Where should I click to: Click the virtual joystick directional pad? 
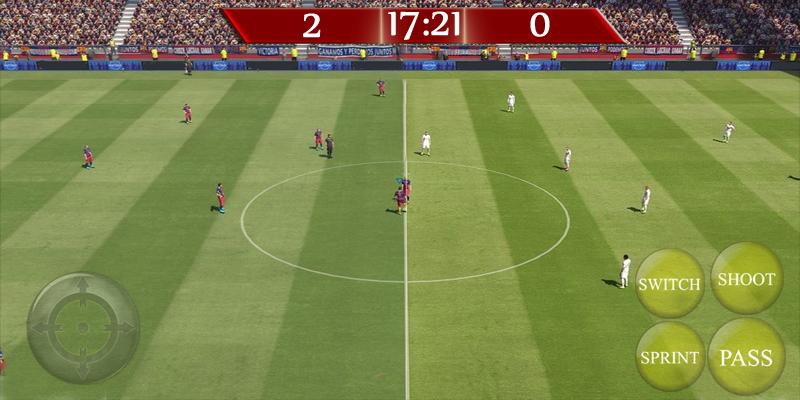(83, 327)
